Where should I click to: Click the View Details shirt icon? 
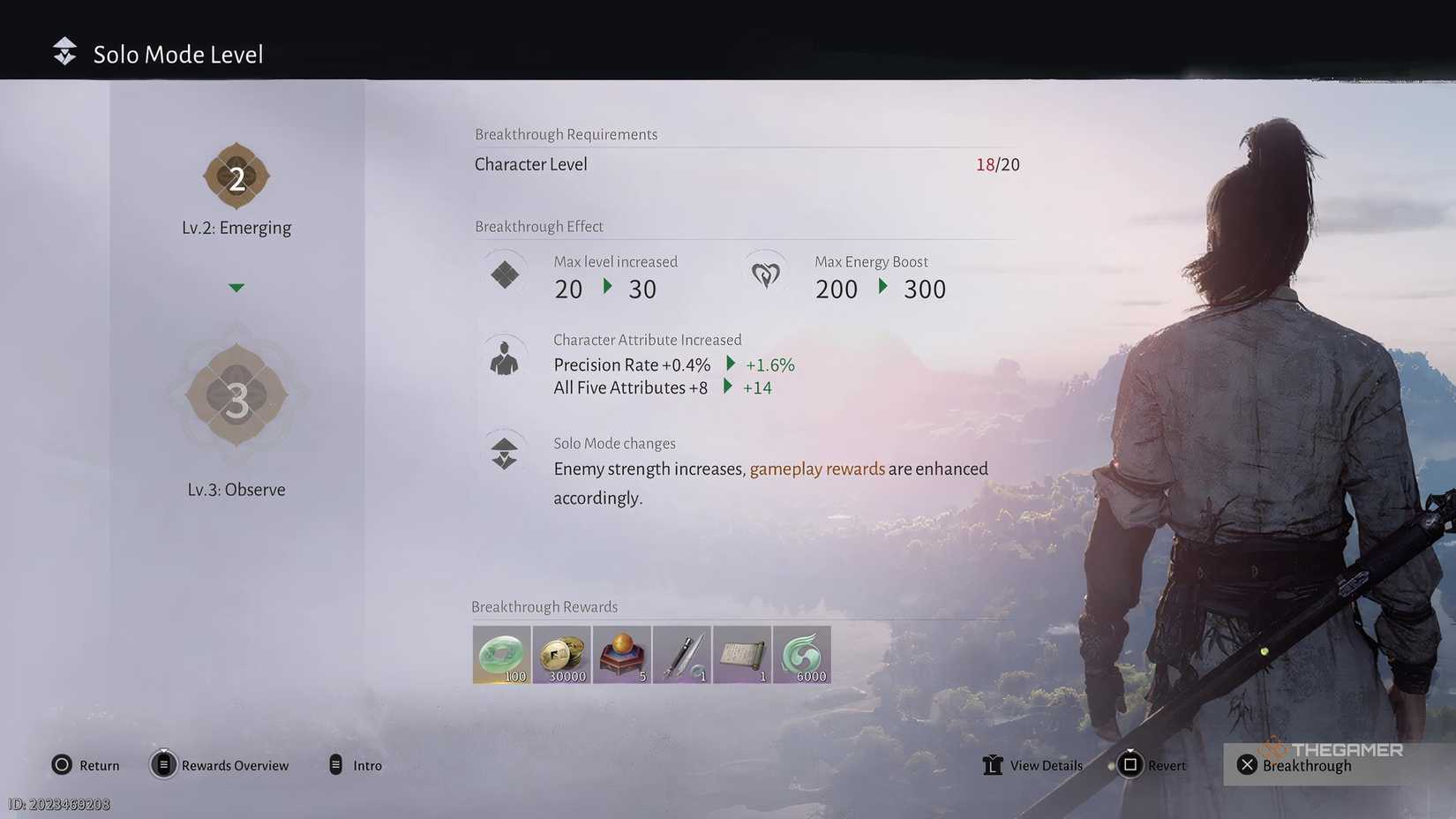[x=994, y=765]
